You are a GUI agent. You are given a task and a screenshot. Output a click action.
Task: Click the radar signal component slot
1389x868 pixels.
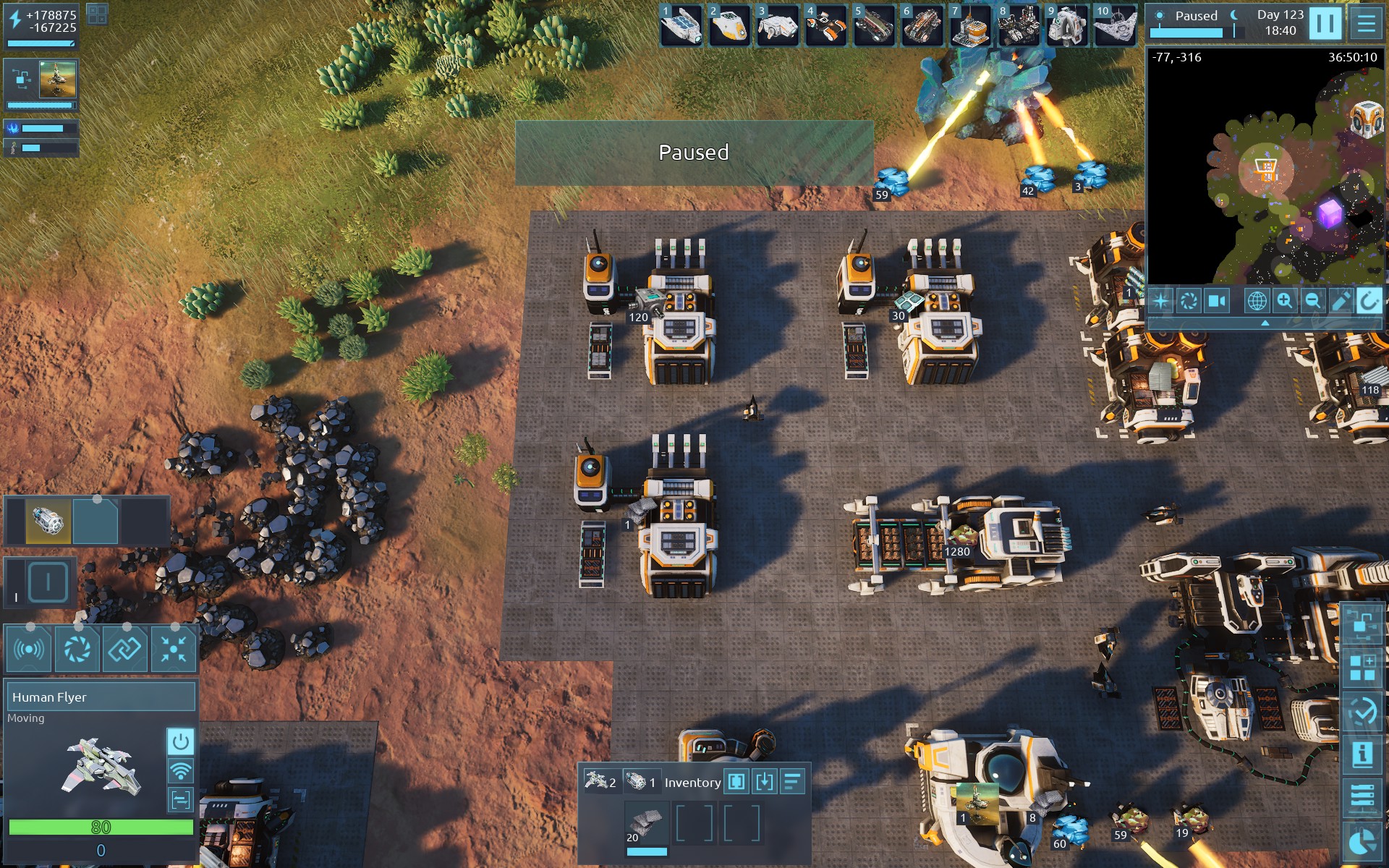[28, 650]
